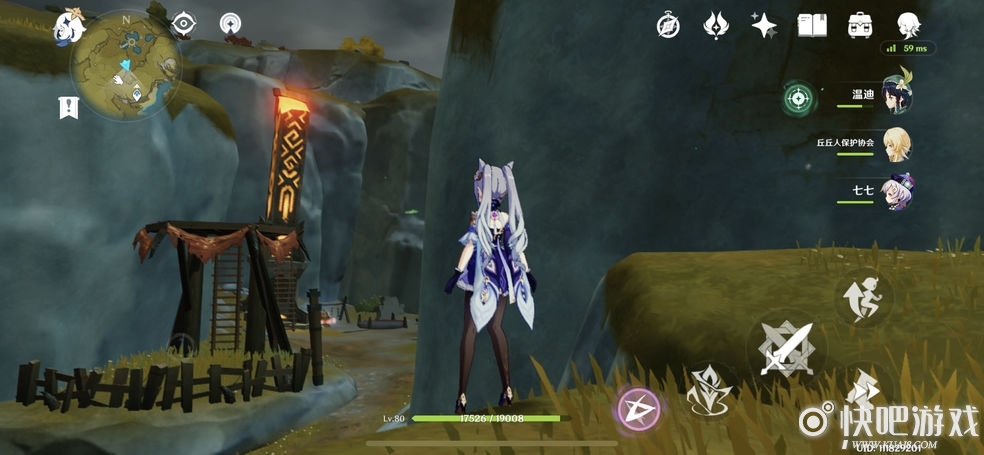This screenshot has height=455, width=984.
Task: Use the elemental skill button
Action: (x=709, y=390)
